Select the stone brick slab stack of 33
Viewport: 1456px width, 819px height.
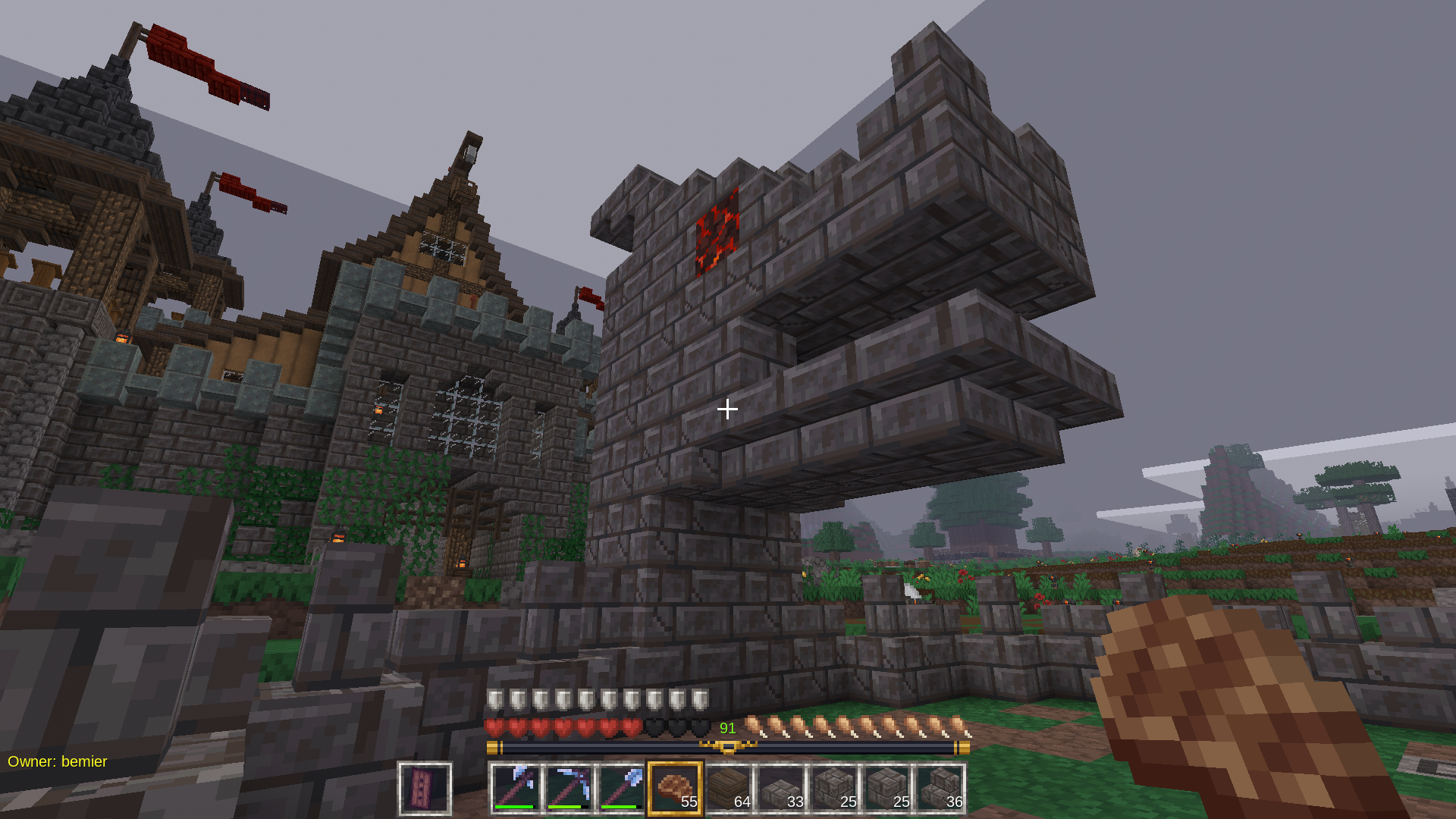(781, 789)
